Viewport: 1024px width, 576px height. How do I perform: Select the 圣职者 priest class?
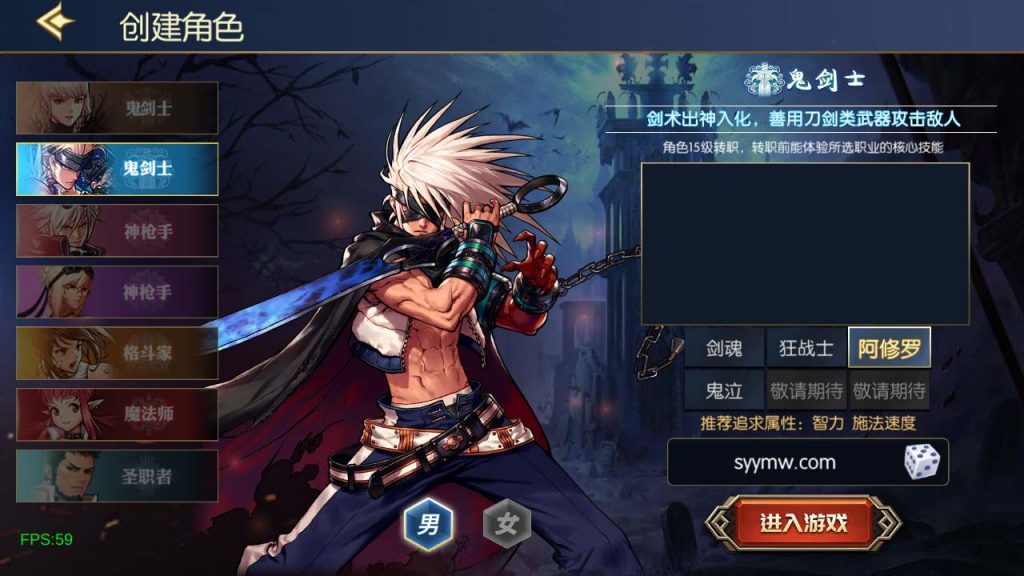(117, 476)
